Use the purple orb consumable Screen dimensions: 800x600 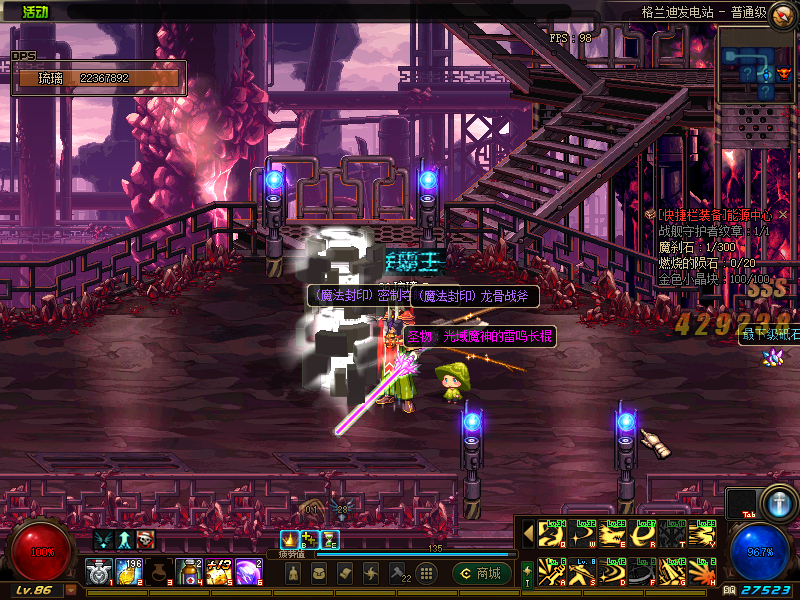coord(248,572)
